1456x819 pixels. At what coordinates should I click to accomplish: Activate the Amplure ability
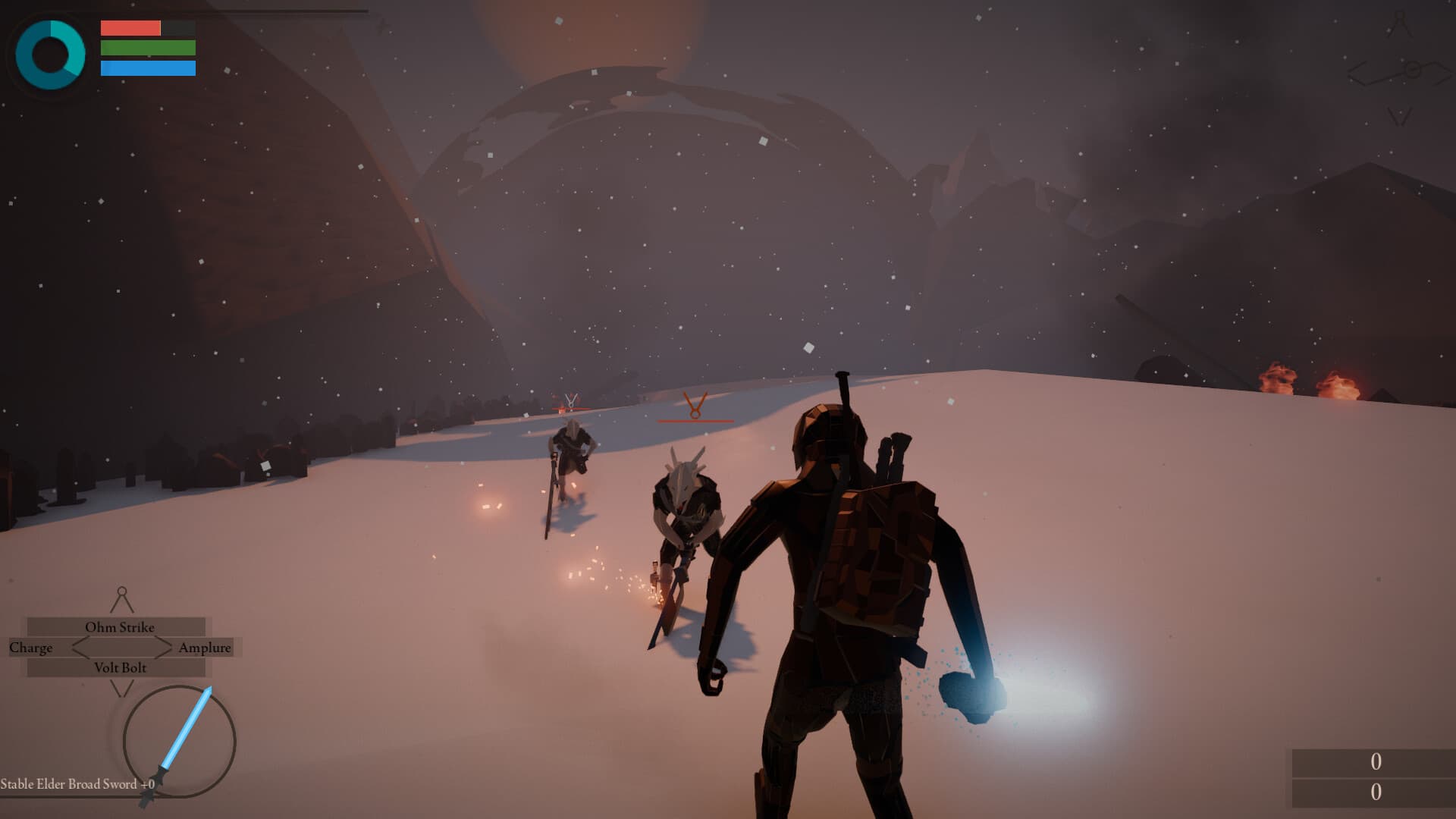[x=206, y=648]
